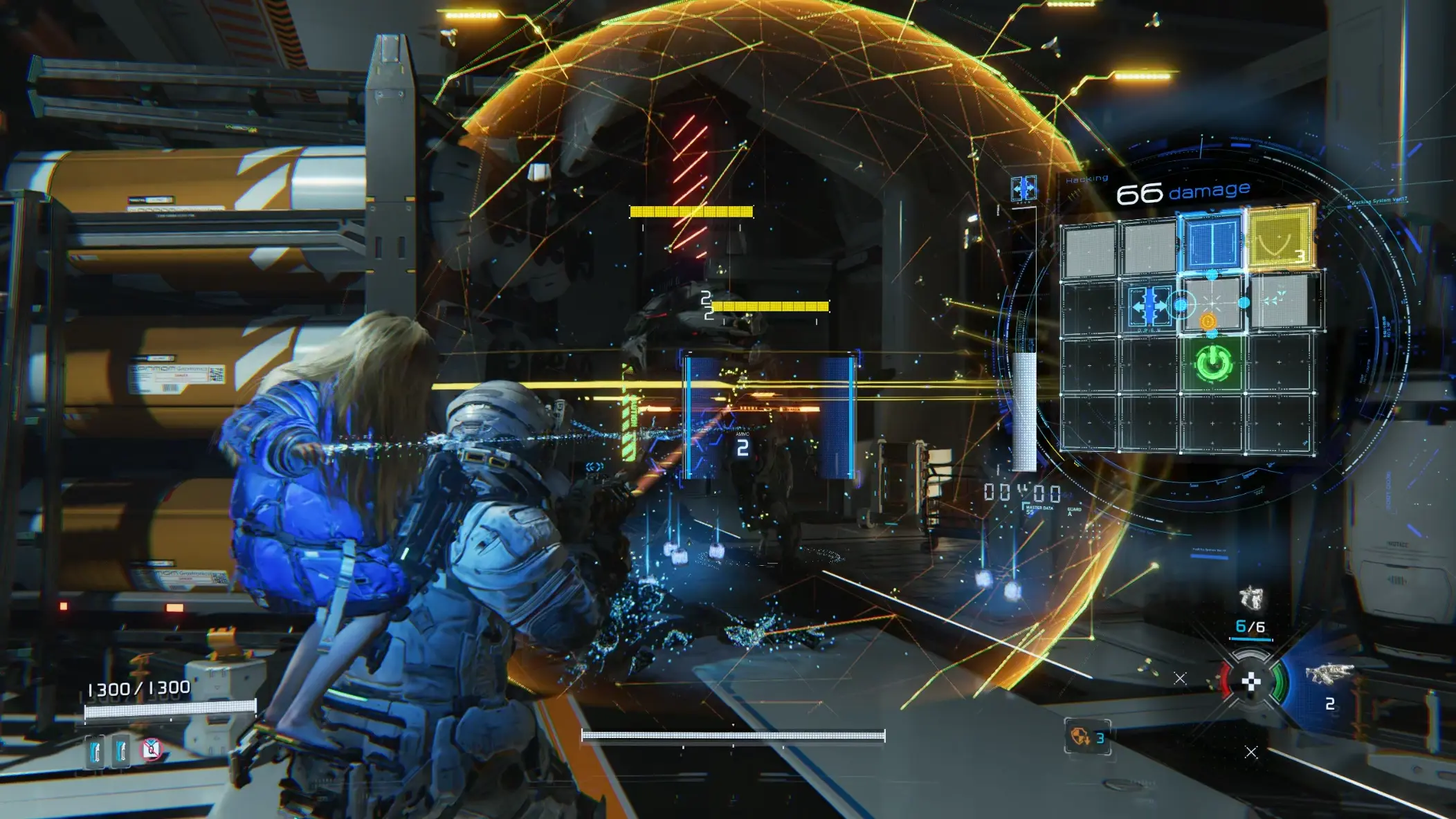
Task: Pick the blue double-arrow Open tile
Action: 1149,305
